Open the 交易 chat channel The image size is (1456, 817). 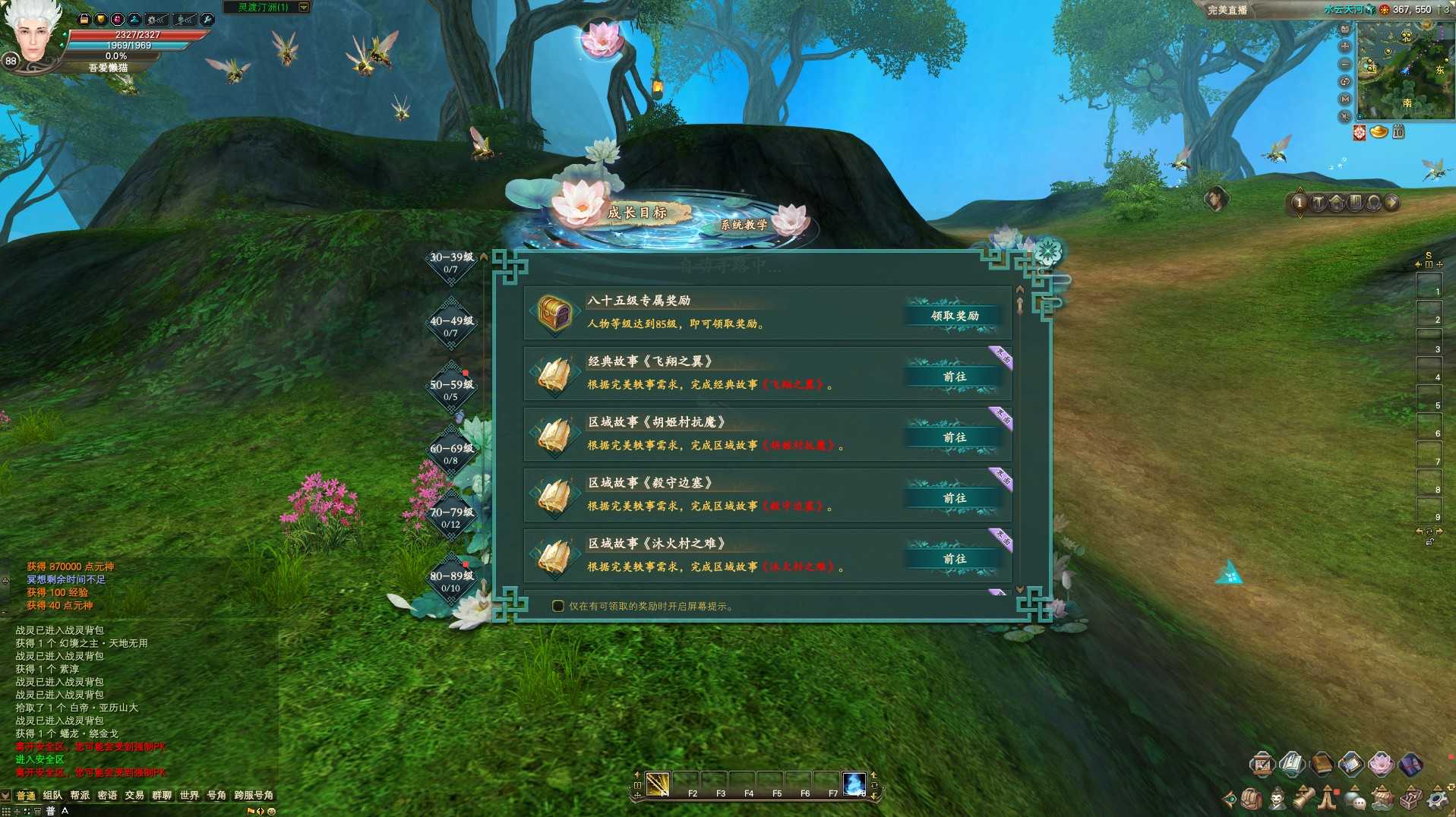(x=134, y=795)
